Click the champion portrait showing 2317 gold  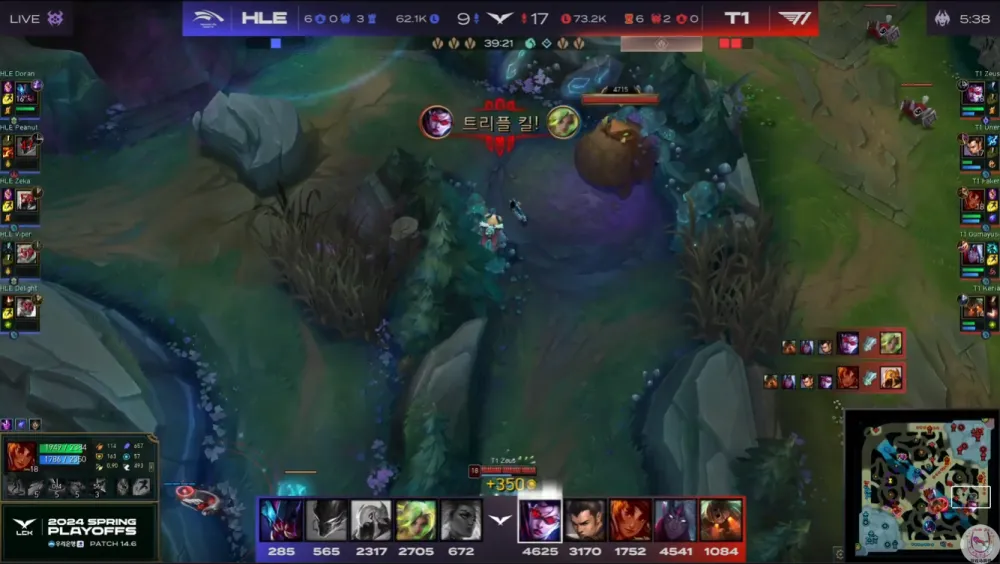371,520
